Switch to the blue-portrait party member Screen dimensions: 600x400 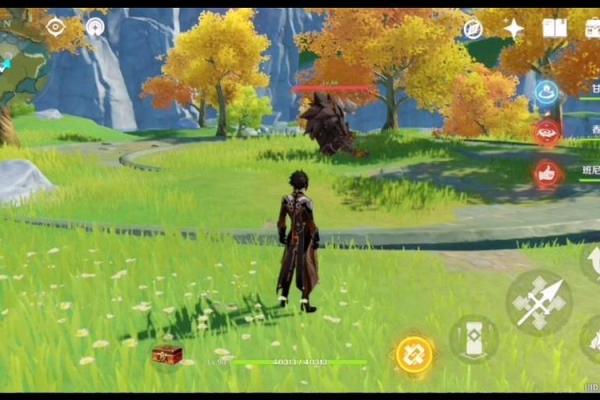pyautogui.click(x=547, y=92)
